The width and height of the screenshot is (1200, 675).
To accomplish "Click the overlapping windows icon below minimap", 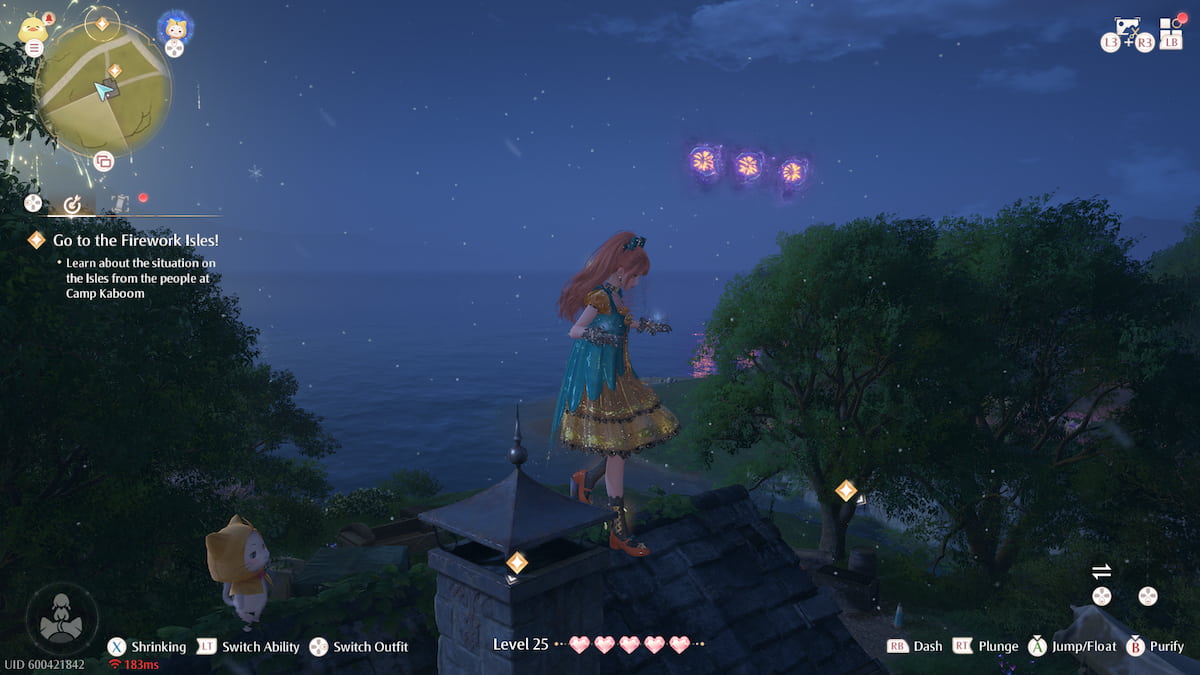I will pos(103,161).
